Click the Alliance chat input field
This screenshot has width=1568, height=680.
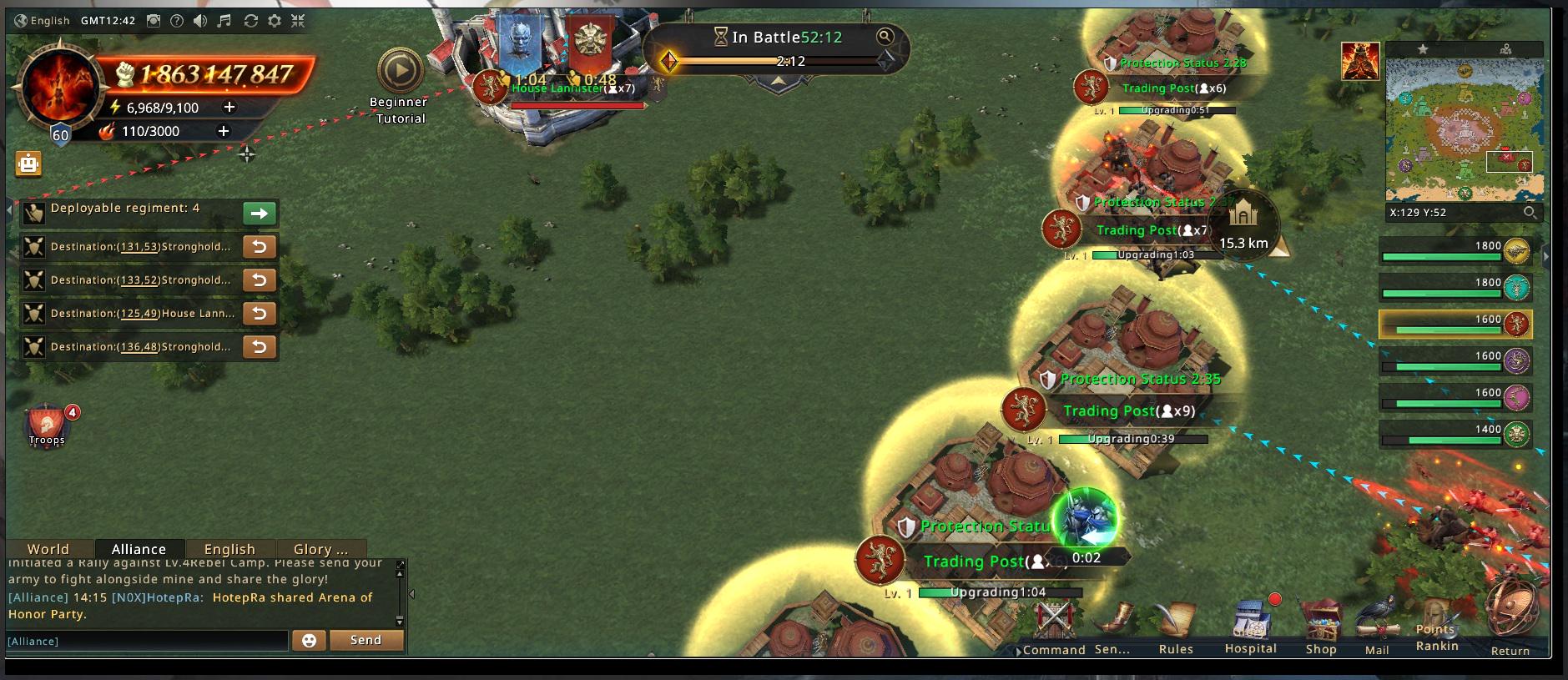click(148, 641)
